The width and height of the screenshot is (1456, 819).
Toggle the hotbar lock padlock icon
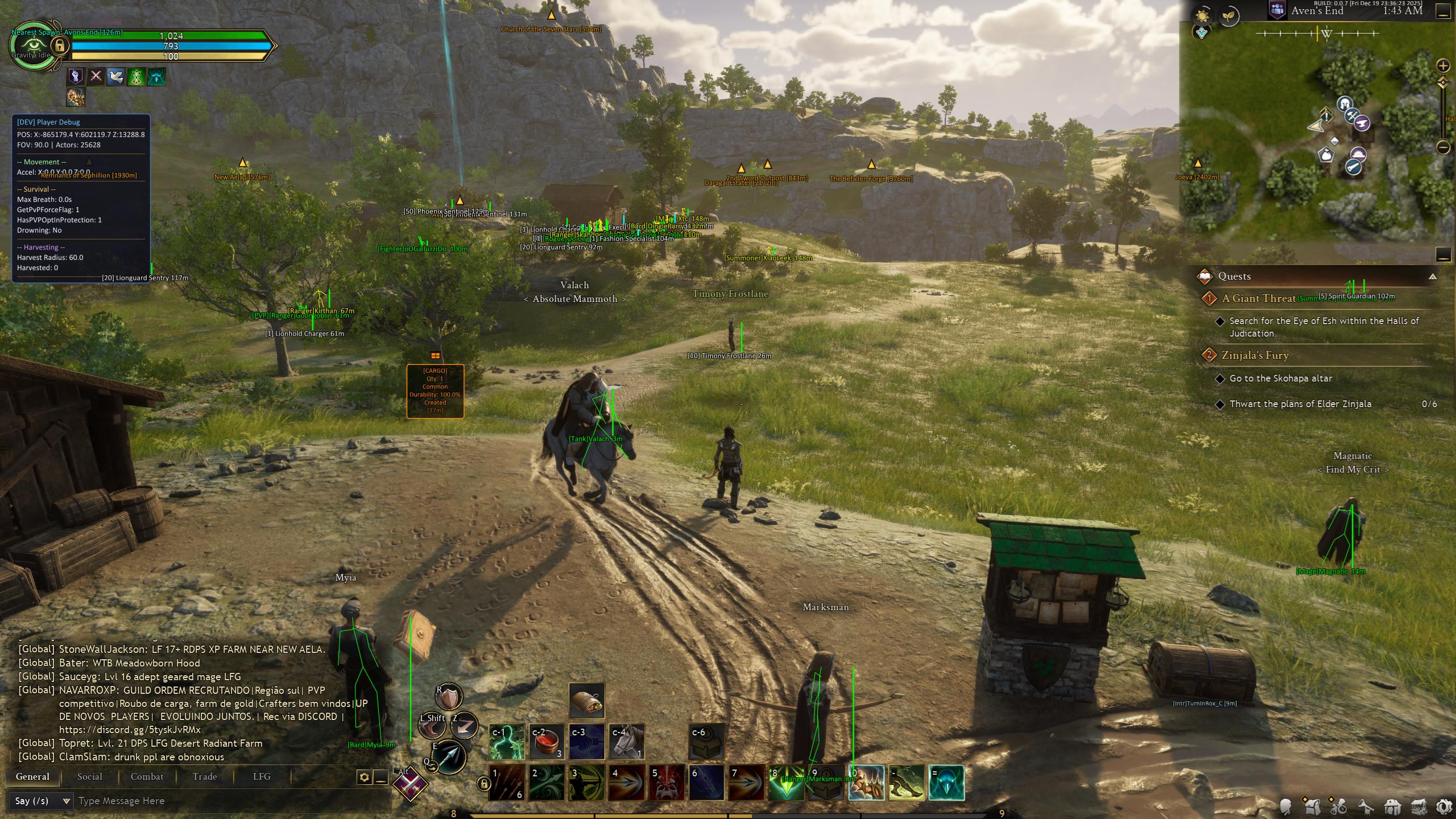[x=483, y=783]
